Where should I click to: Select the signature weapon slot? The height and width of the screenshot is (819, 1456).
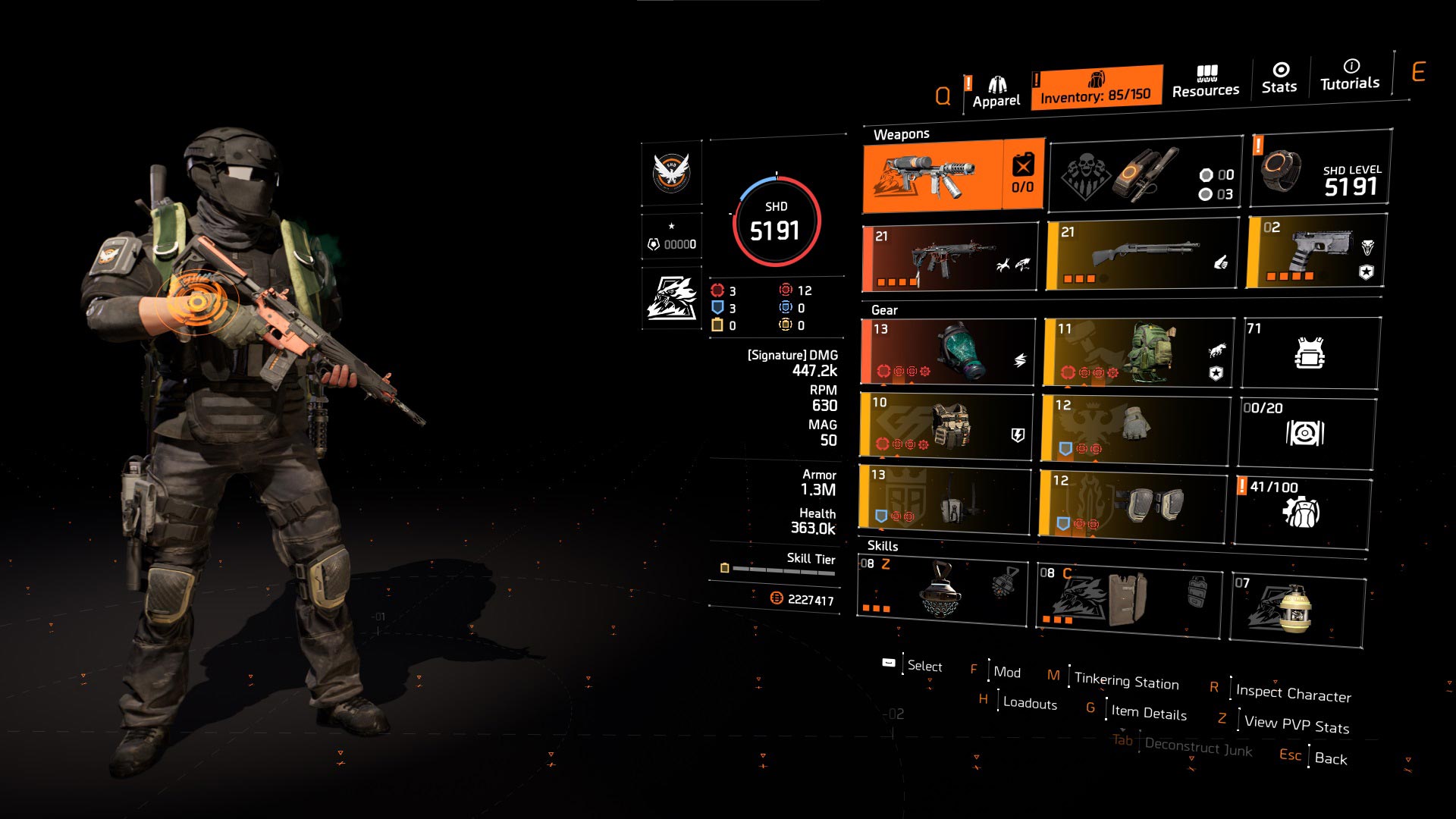coord(953,176)
